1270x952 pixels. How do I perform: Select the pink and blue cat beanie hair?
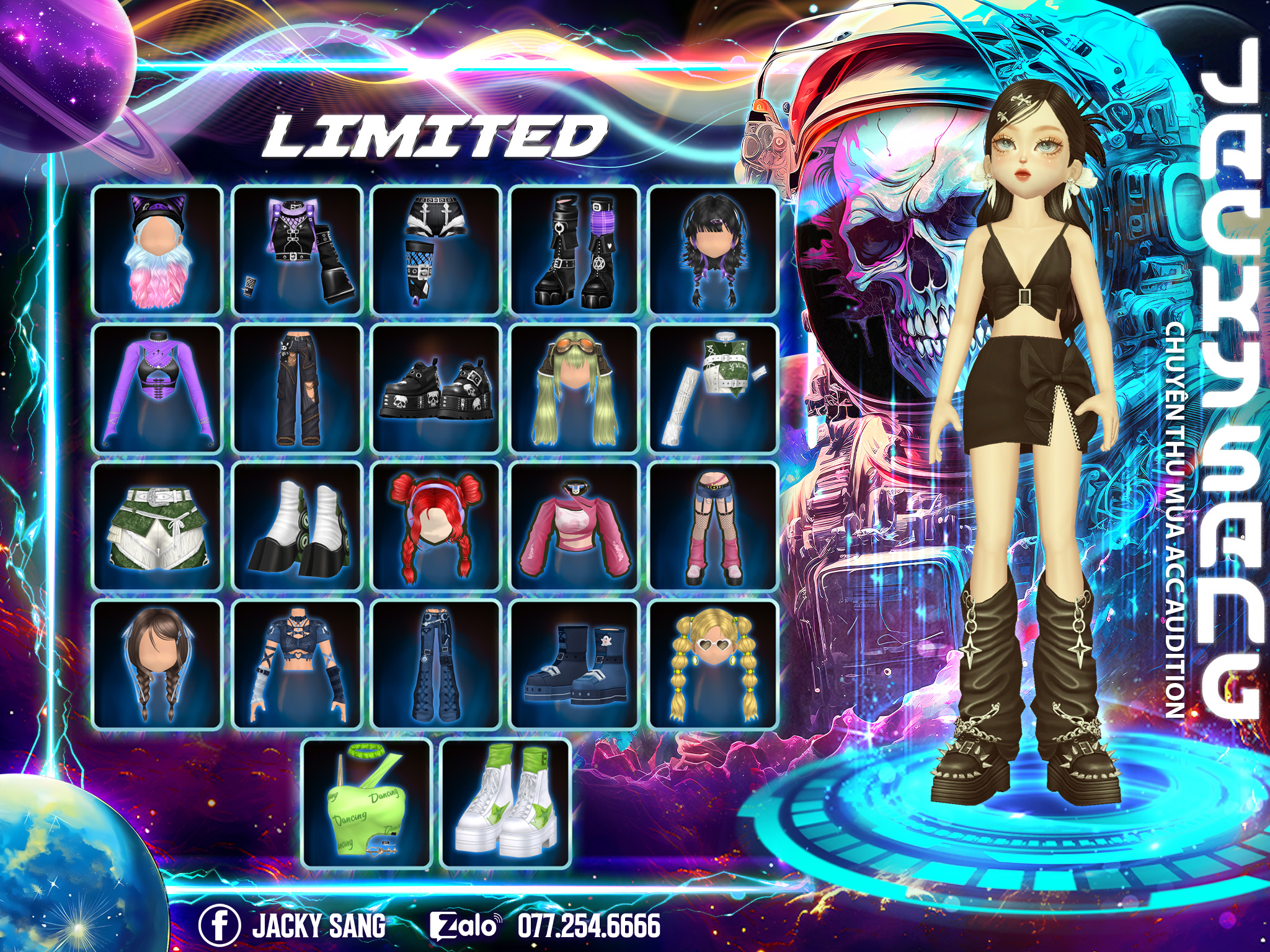point(158,250)
